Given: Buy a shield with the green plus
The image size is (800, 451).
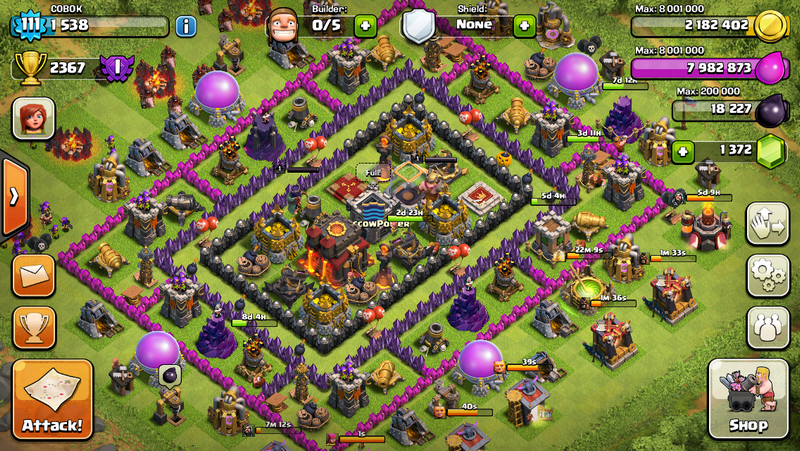Looking at the screenshot, I should coord(524,26).
